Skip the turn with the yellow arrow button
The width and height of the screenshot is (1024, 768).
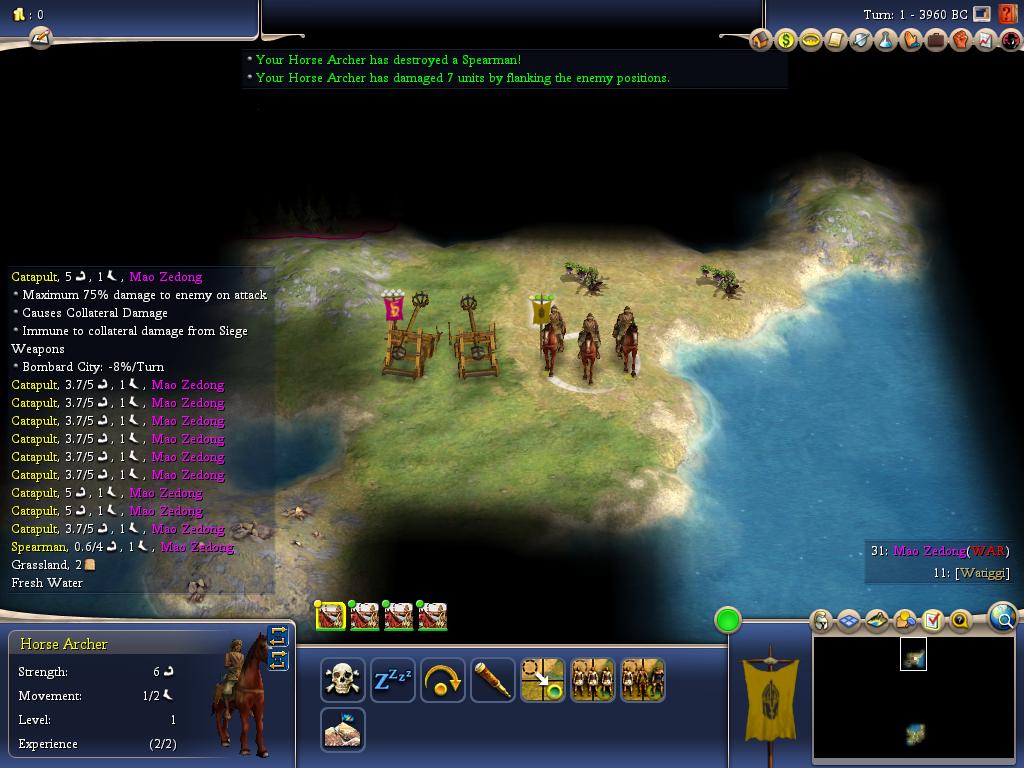coord(442,681)
